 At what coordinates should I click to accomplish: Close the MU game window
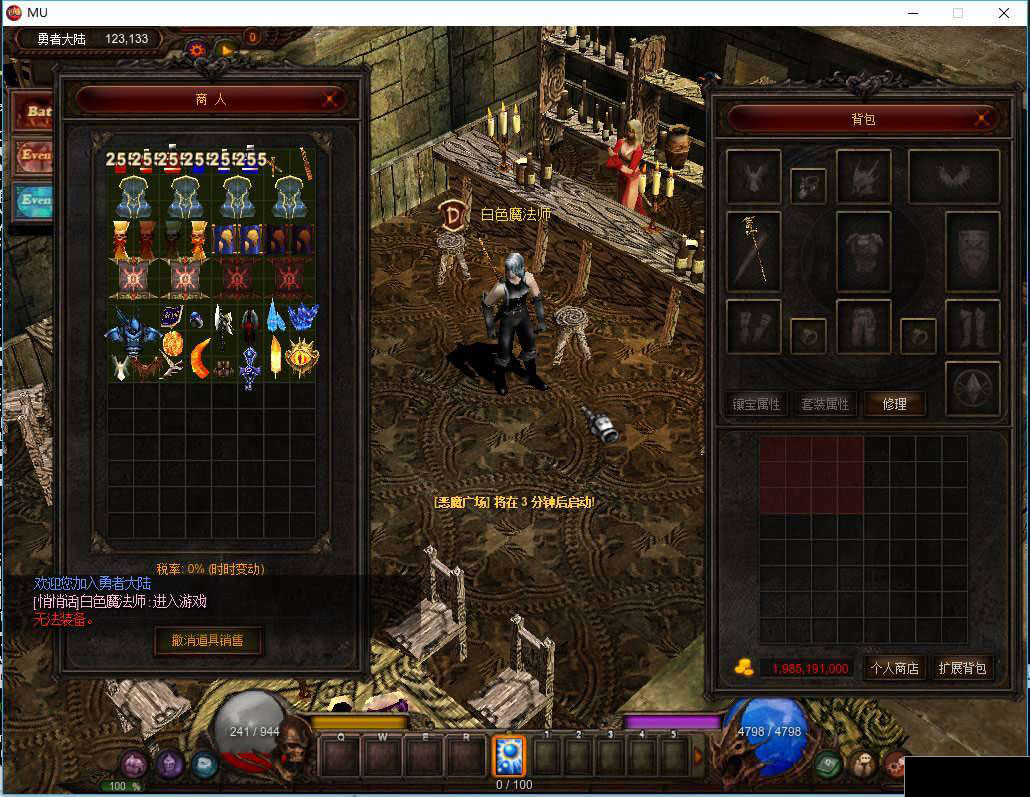(x=1004, y=13)
